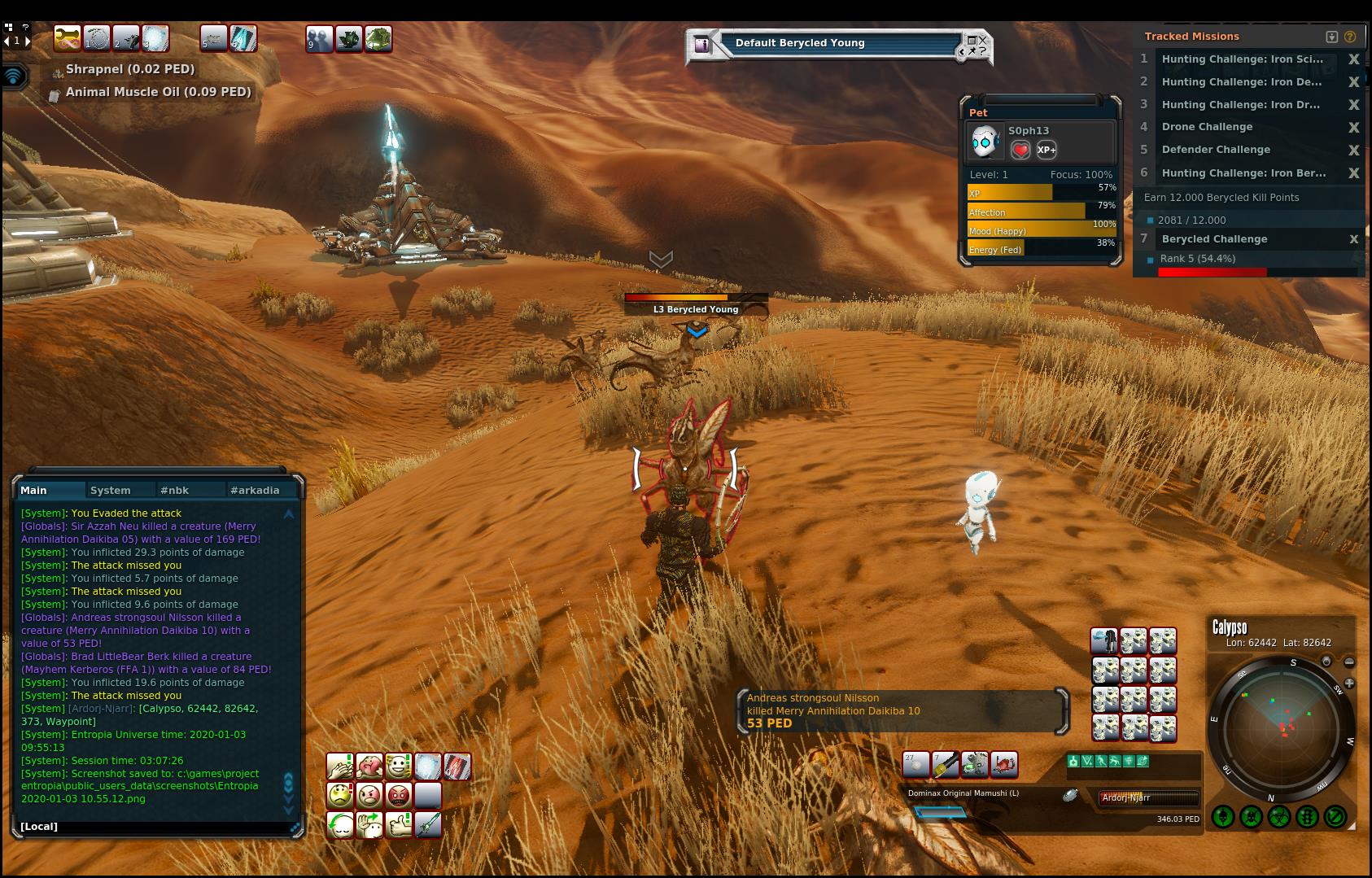Viewport: 1372px width, 878px height.
Task: Remove the Drone Challenge from tracked missions
Action: (x=1353, y=127)
